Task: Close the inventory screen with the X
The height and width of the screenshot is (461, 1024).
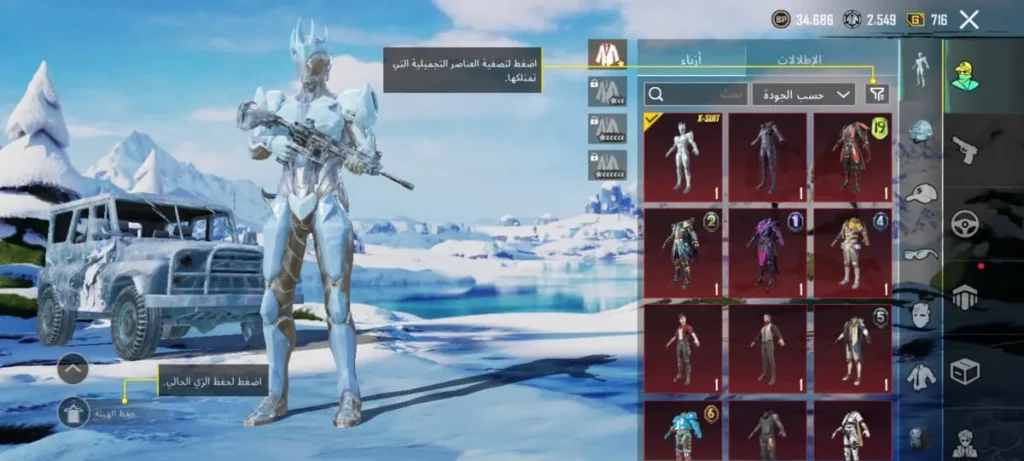Action: (x=968, y=19)
